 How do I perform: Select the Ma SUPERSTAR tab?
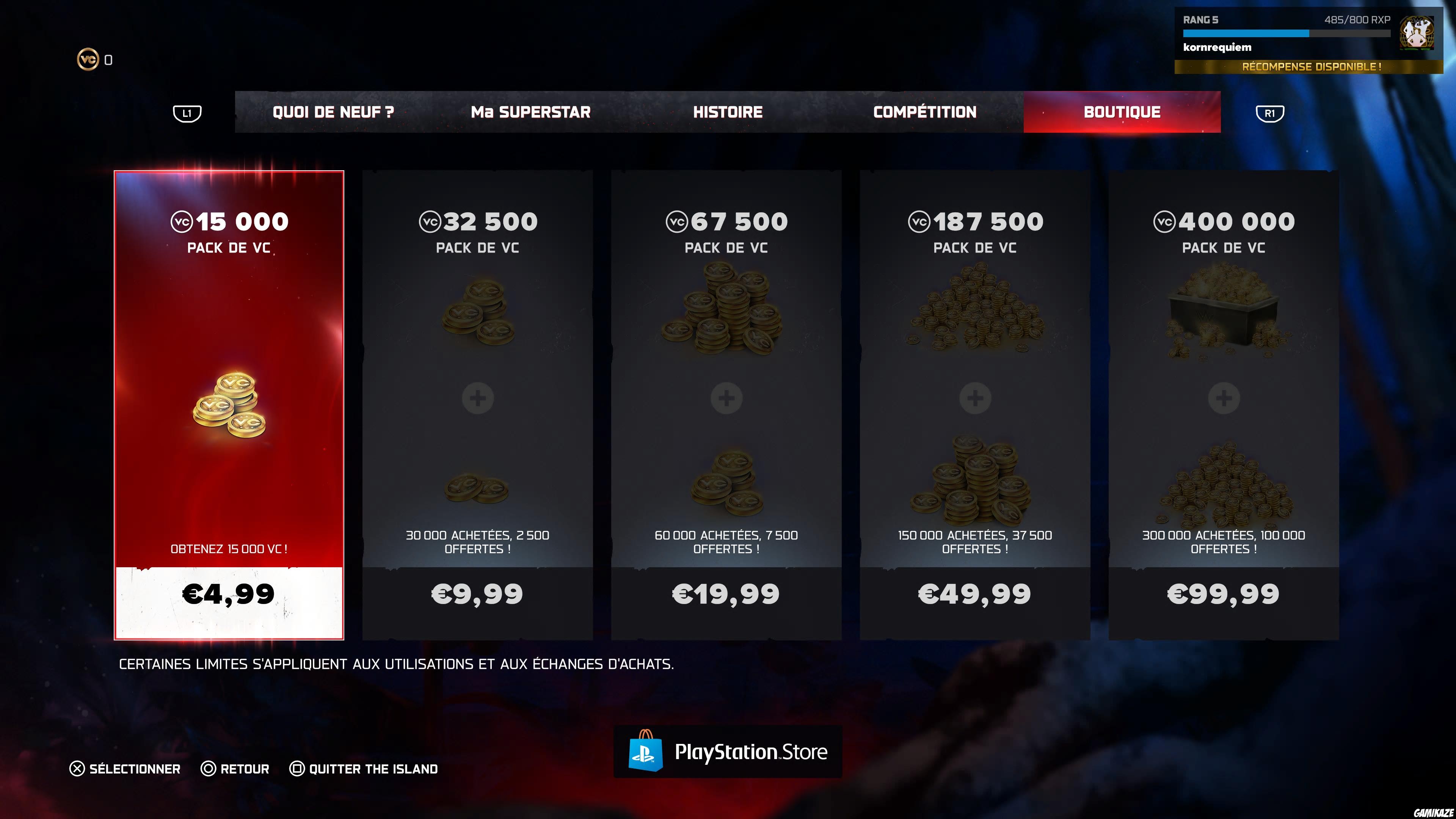pos(530,112)
